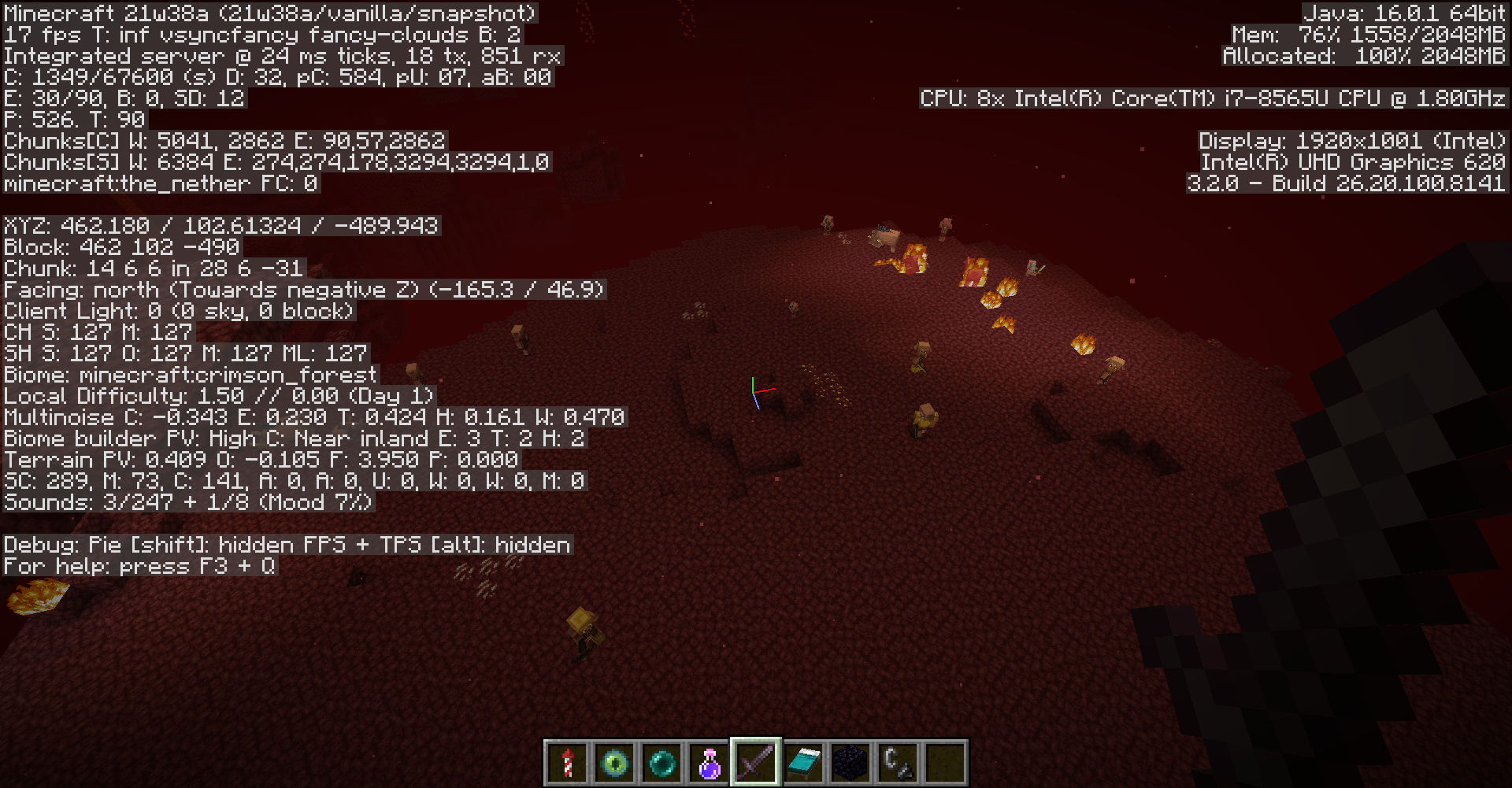Switch to the flint and steel slot
The image size is (1512, 788).
pos(898,762)
